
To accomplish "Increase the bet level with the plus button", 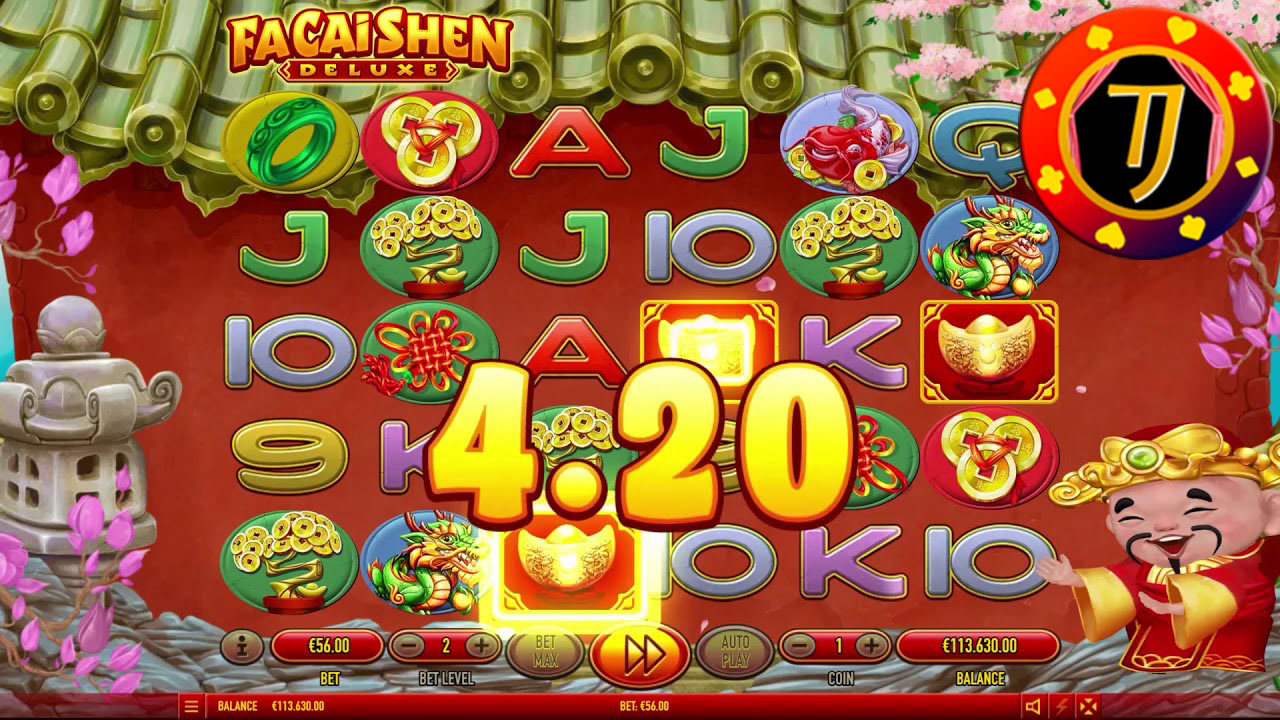I will click(x=483, y=645).
